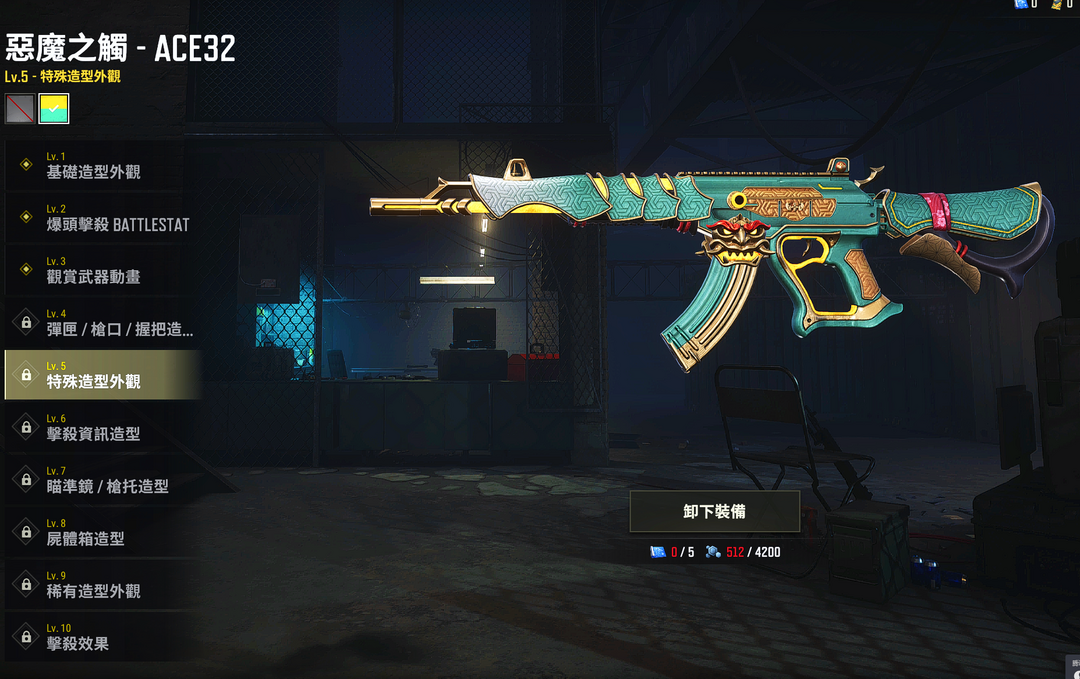The image size is (1080, 679).
Task: Choose Lv.2 爆頭擊殺 BATTLESTAT entry
Action: tap(100, 218)
